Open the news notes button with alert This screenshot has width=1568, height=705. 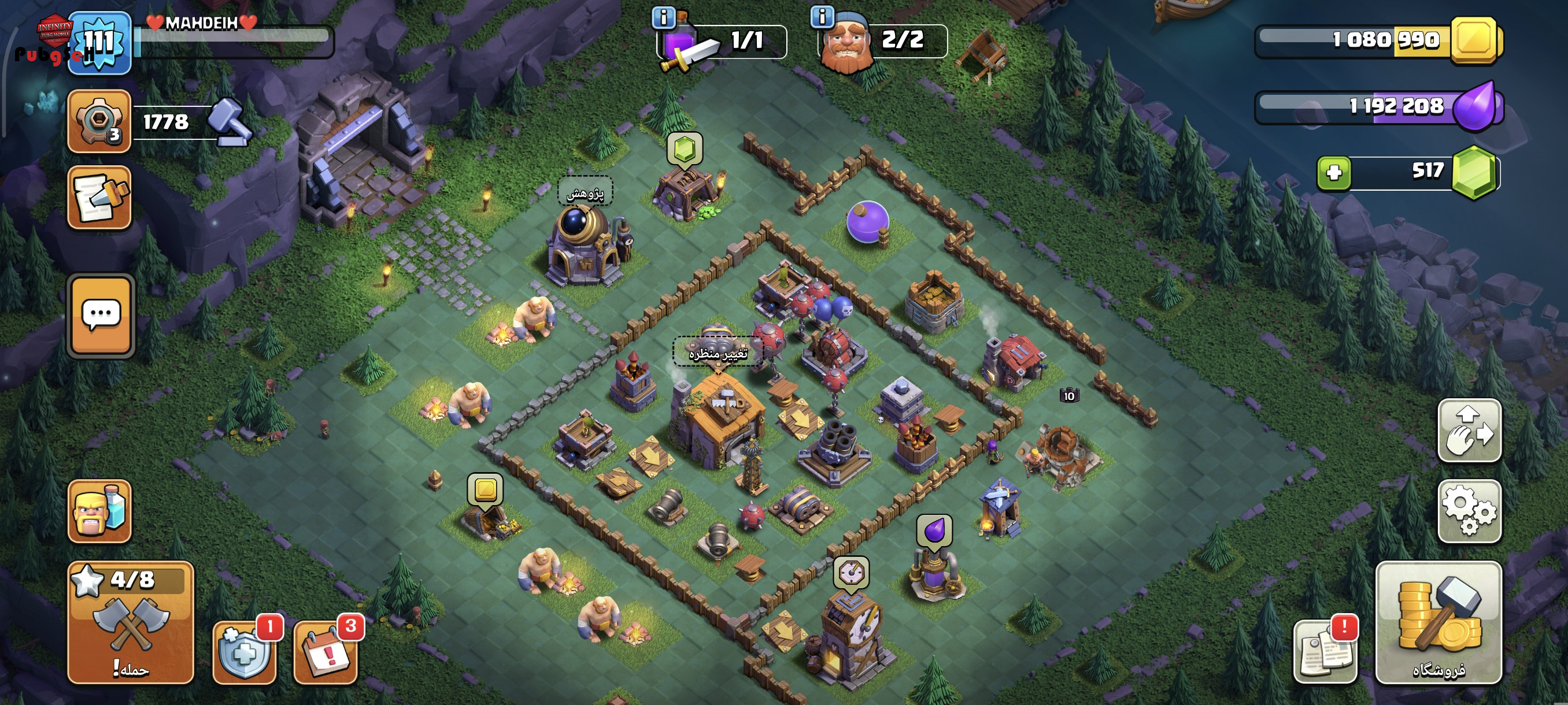click(1325, 652)
